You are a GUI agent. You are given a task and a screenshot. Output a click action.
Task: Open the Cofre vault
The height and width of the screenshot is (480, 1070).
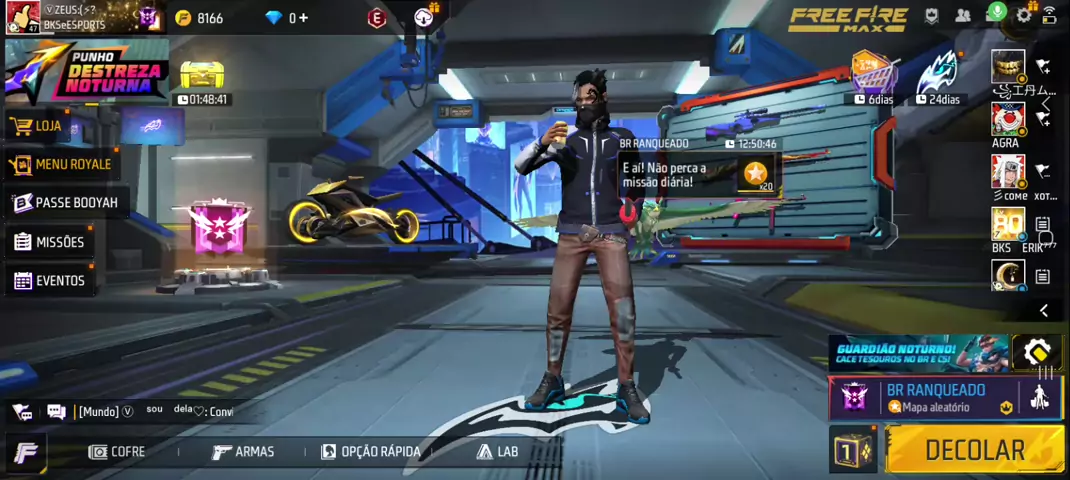click(x=117, y=452)
